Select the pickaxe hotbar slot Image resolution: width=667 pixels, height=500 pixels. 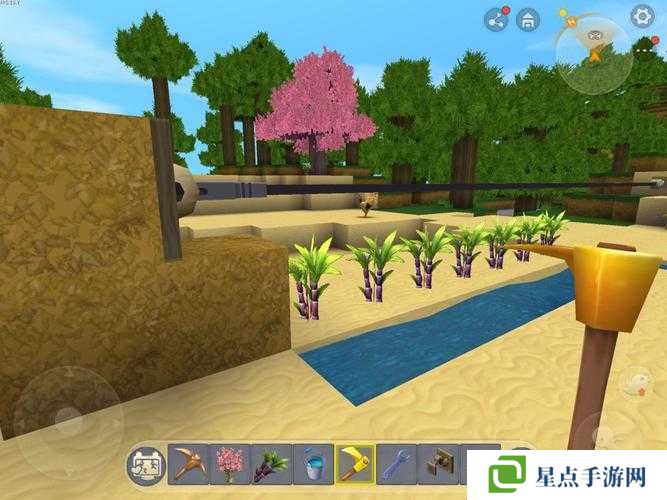pyautogui.click(x=188, y=464)
